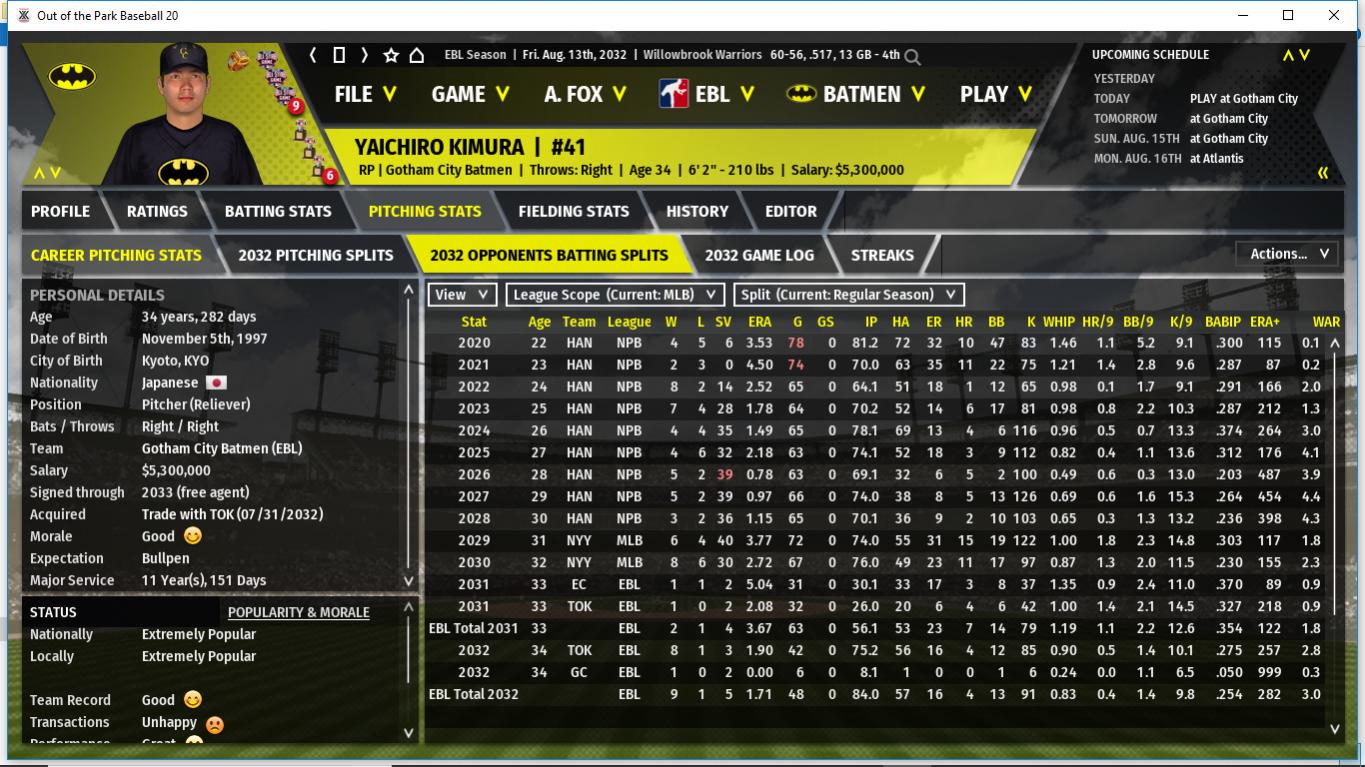The image size is (1365, 767).
Task: Open the PLAY menu
Action: 996,94
